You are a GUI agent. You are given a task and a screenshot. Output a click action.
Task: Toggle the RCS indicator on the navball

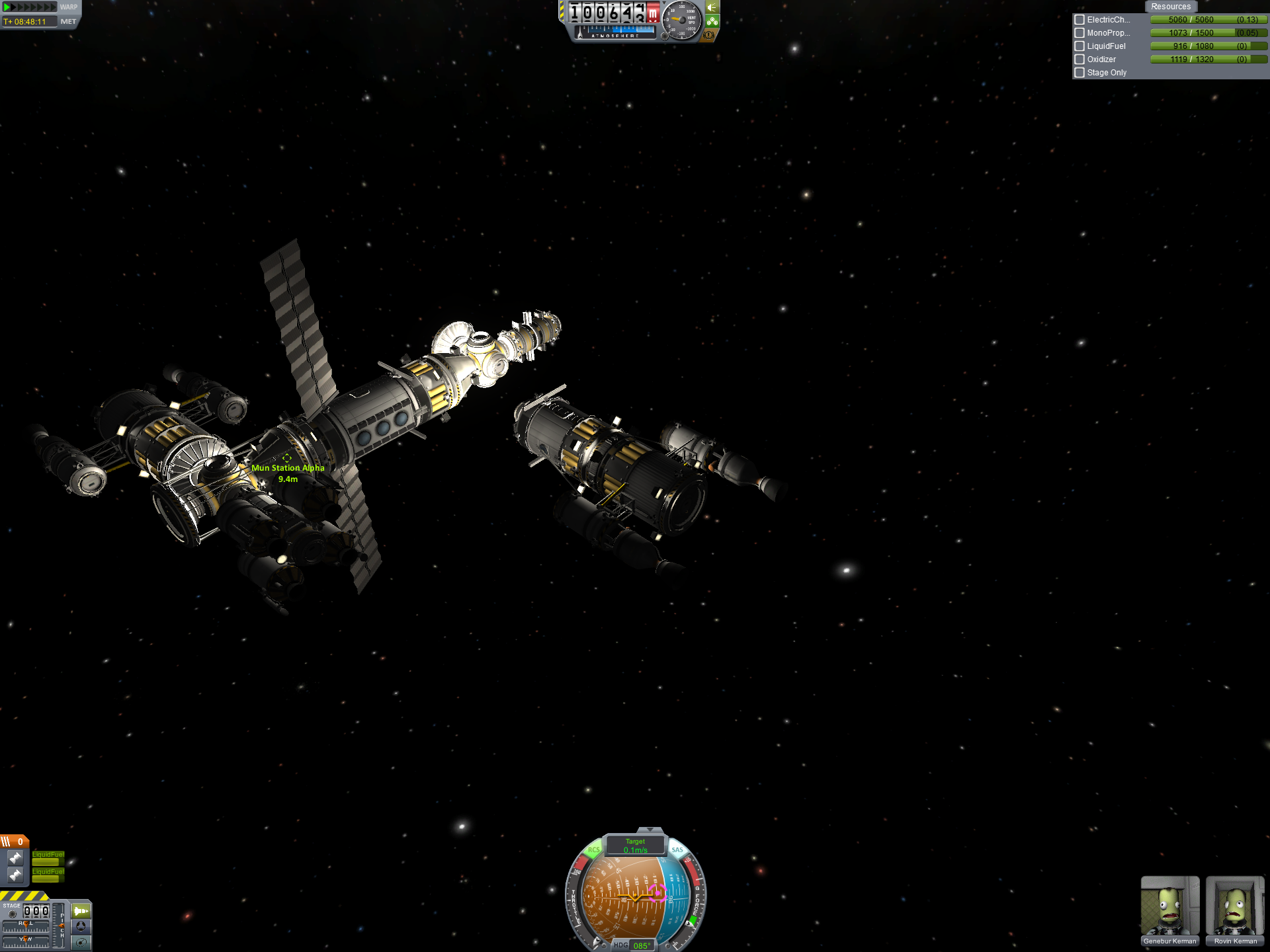(593, 850)
